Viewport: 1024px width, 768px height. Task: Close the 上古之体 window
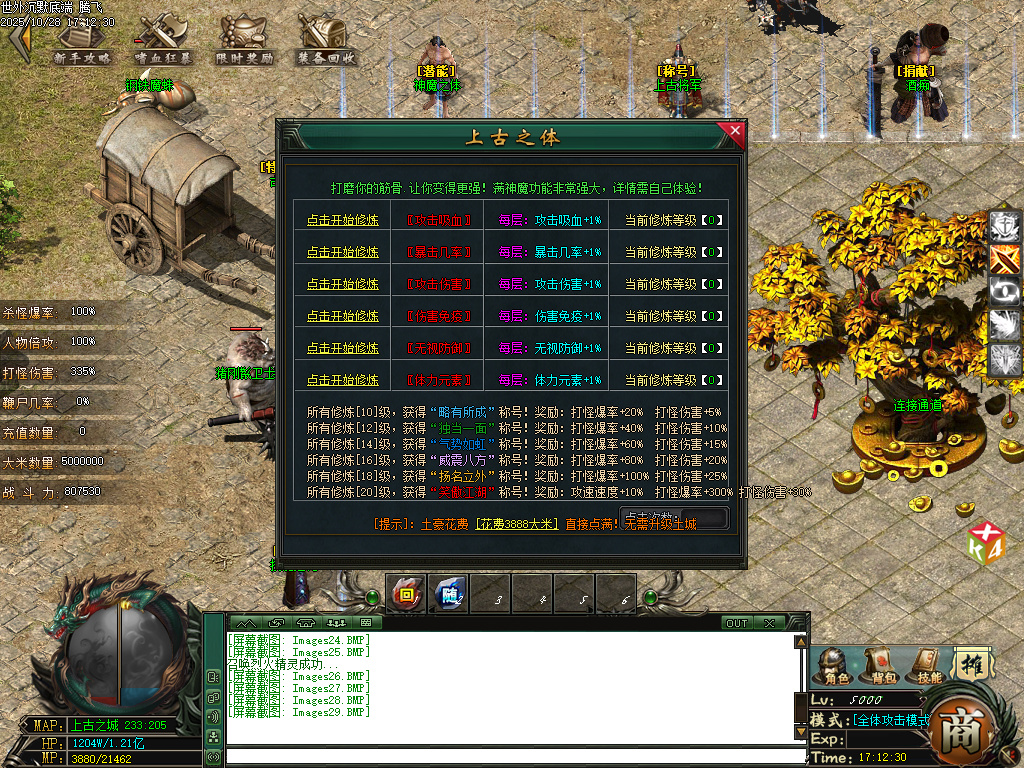point(736,130)
